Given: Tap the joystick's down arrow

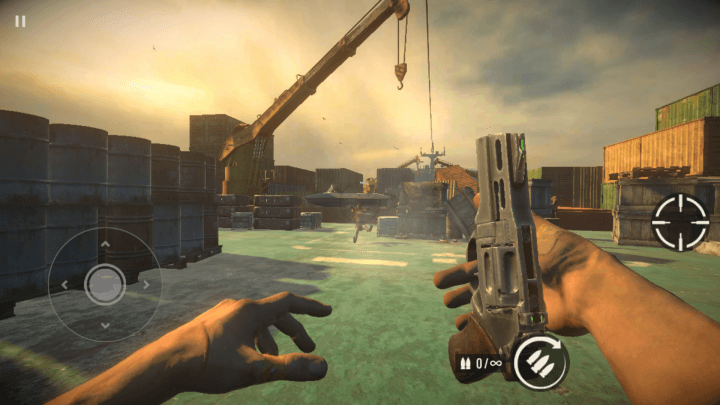Looking at the screenshot, I should 105,325.
